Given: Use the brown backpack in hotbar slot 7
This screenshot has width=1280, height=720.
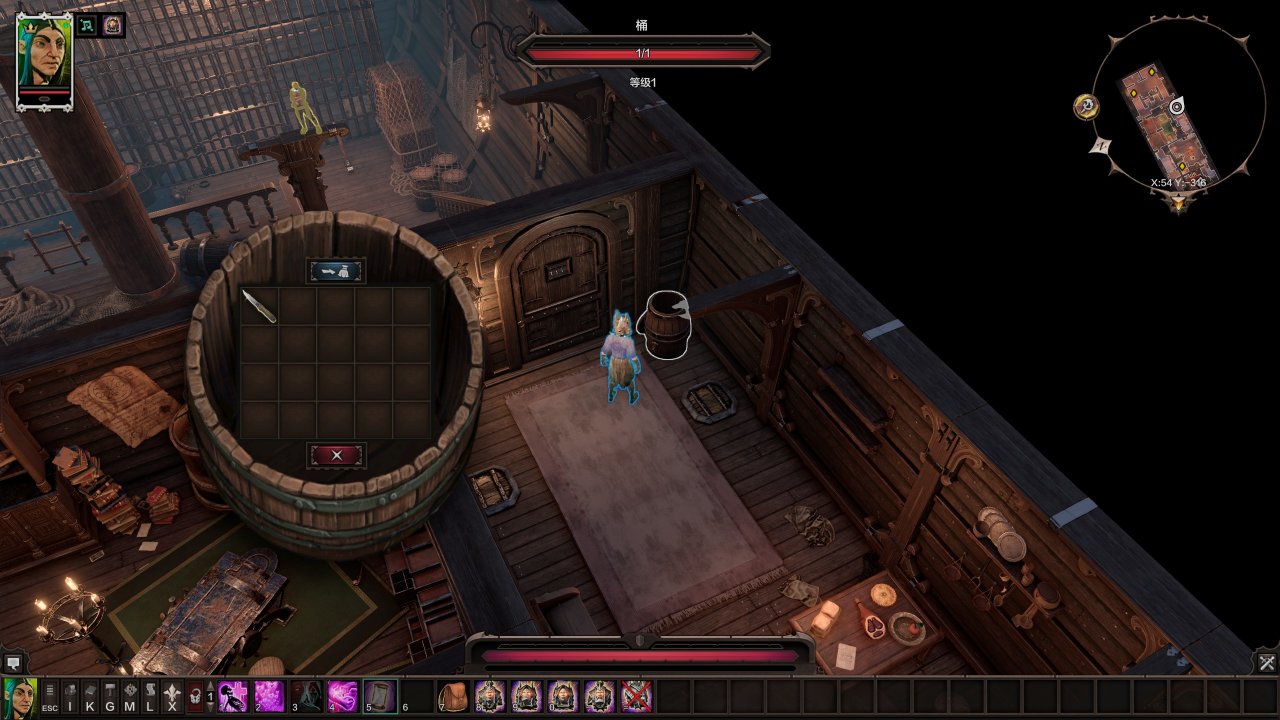Looking at the screenshot, I should coord(453,695).
